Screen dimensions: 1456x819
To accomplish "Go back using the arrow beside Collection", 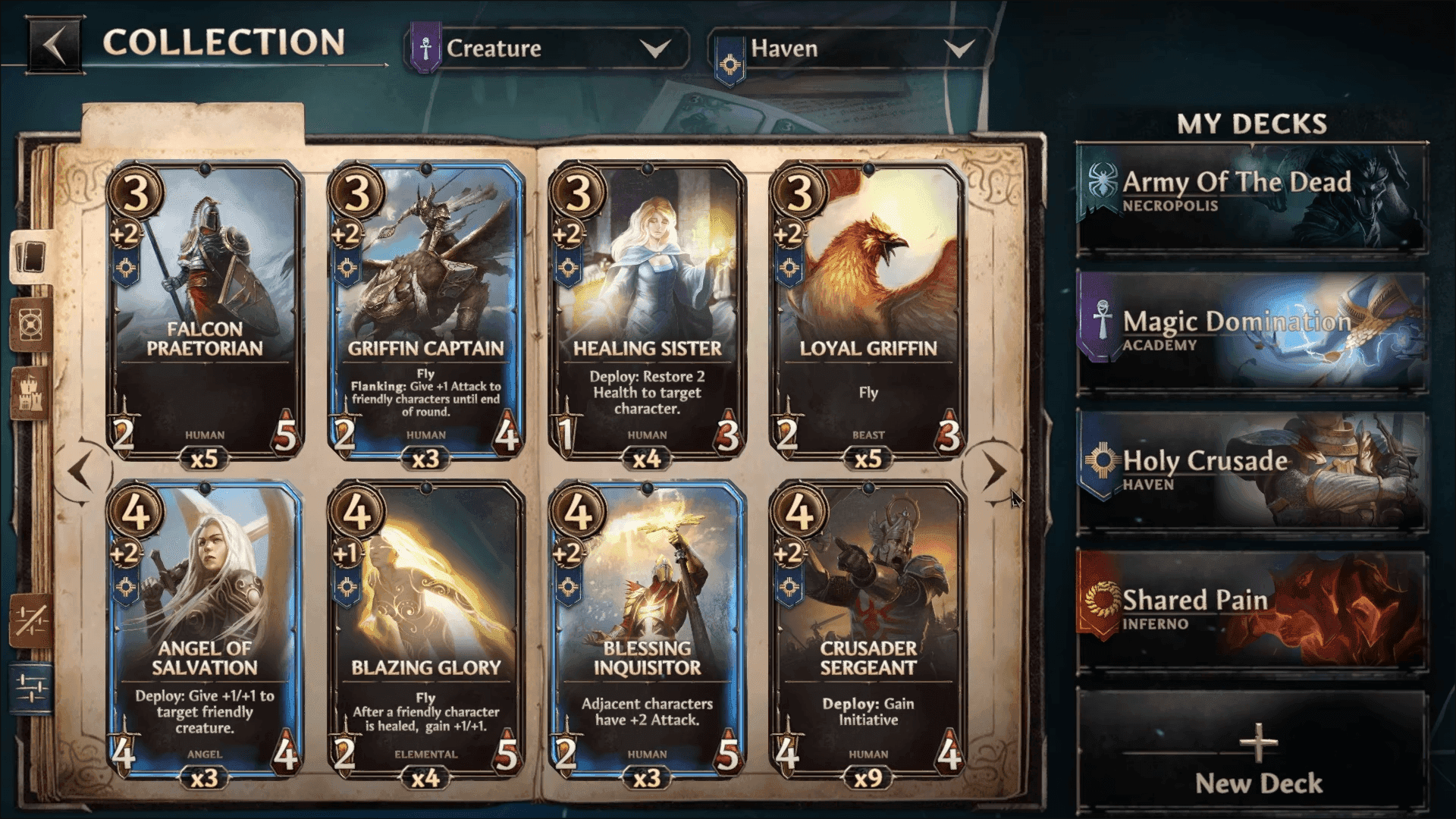I will point(53,45).
